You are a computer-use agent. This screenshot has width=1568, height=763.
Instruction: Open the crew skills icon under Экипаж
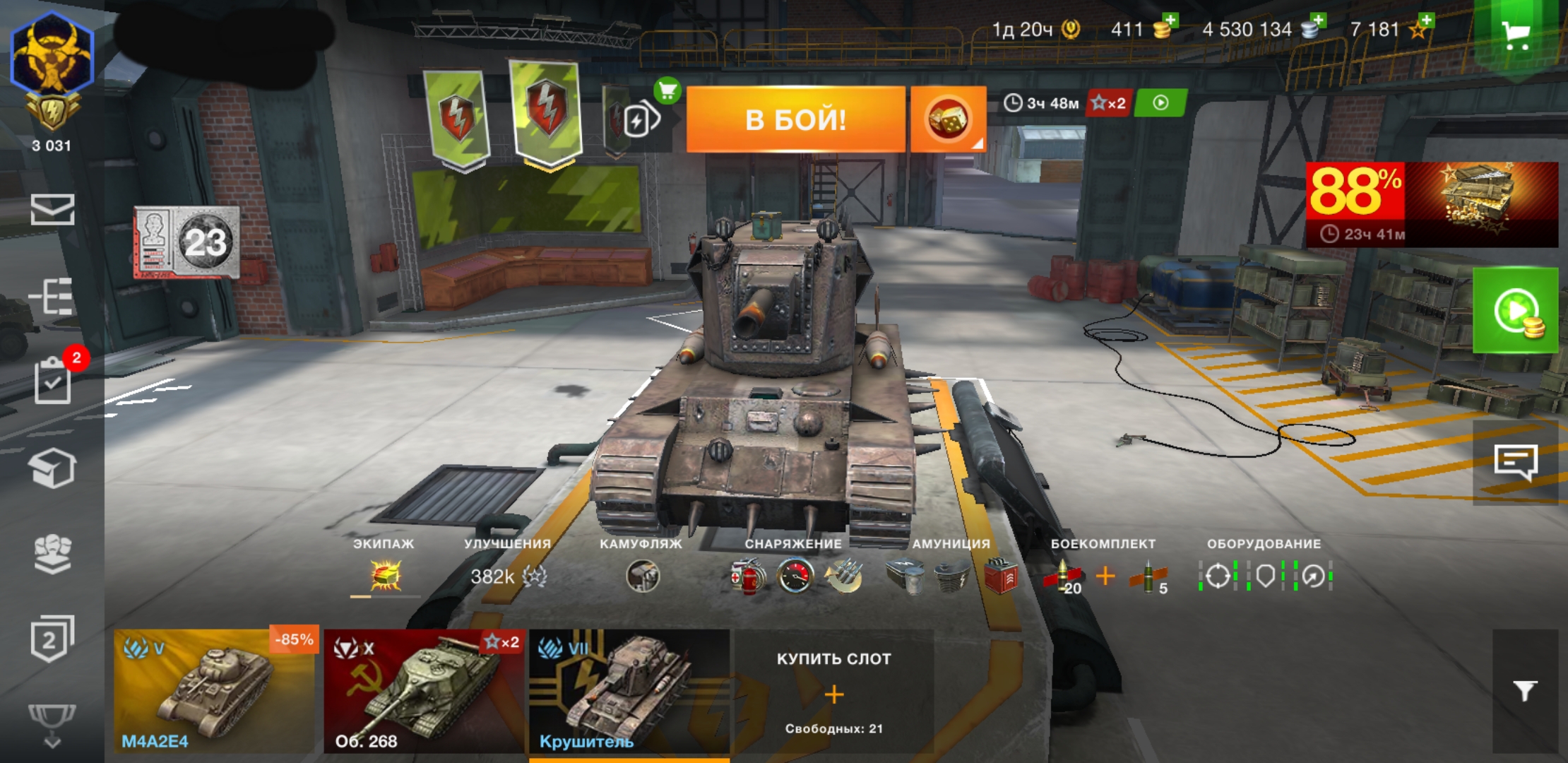coord(386,576)
